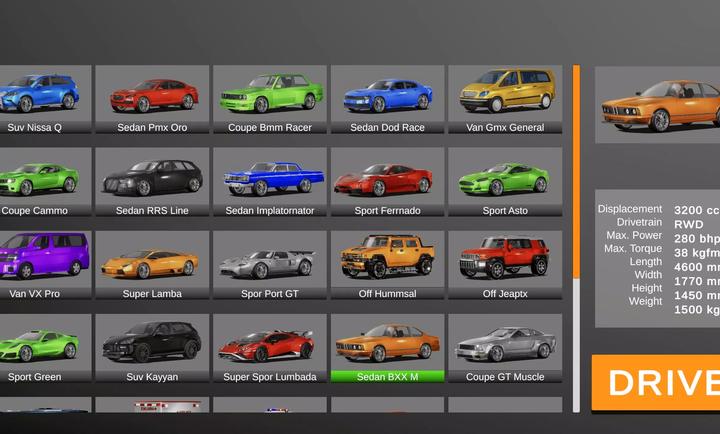The width and height of the screenshot is (720, 434).
Task: Choose the Van Gmx General
Action: click(x=505, y=98)
